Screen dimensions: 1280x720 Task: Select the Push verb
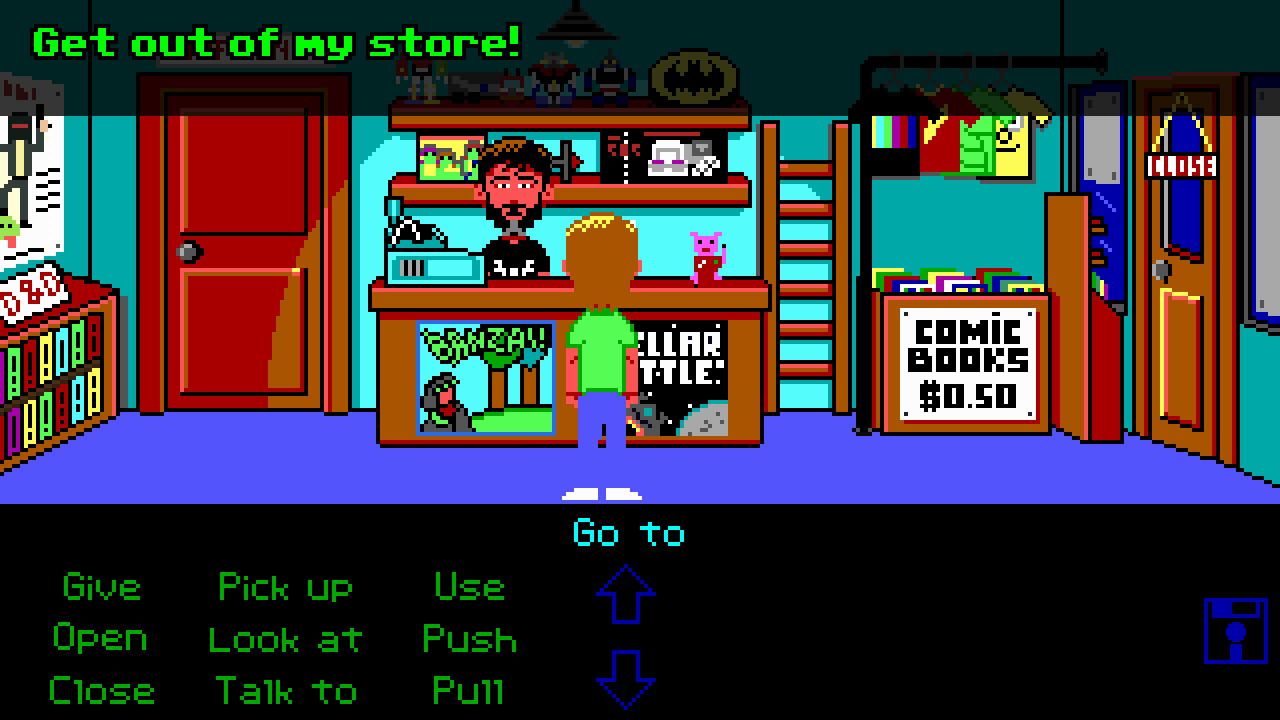tap(470, 640)
